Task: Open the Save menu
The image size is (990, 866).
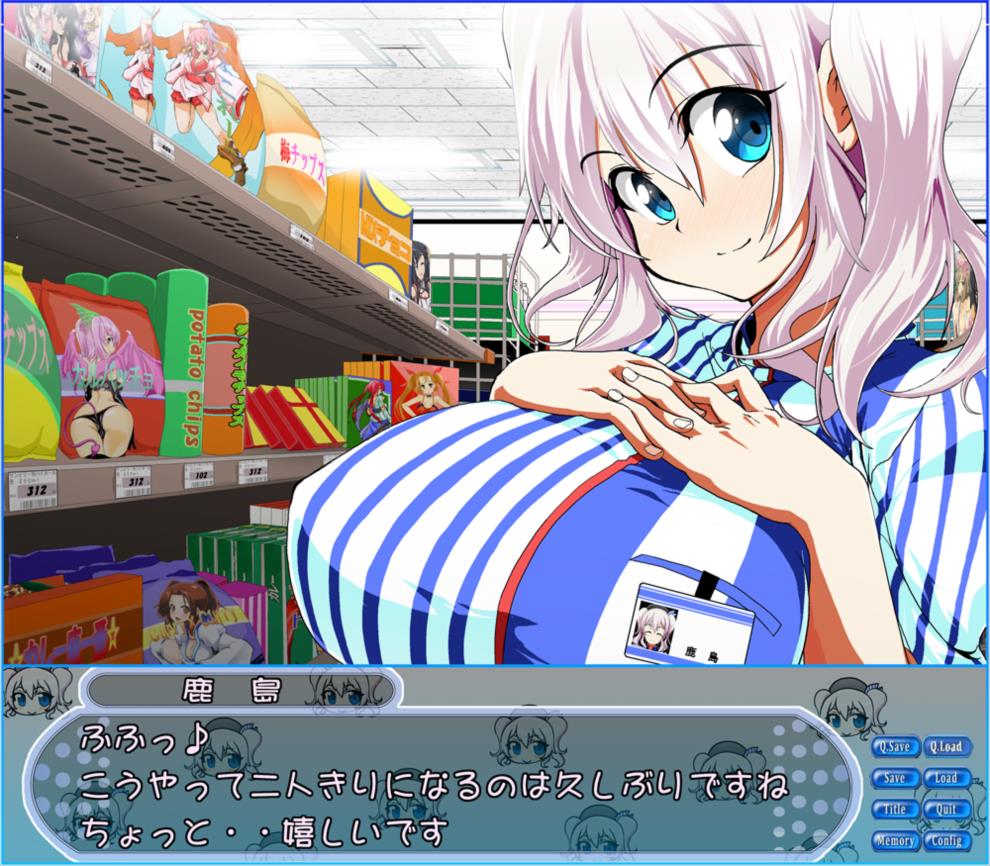Action: [x=894, y=778]
